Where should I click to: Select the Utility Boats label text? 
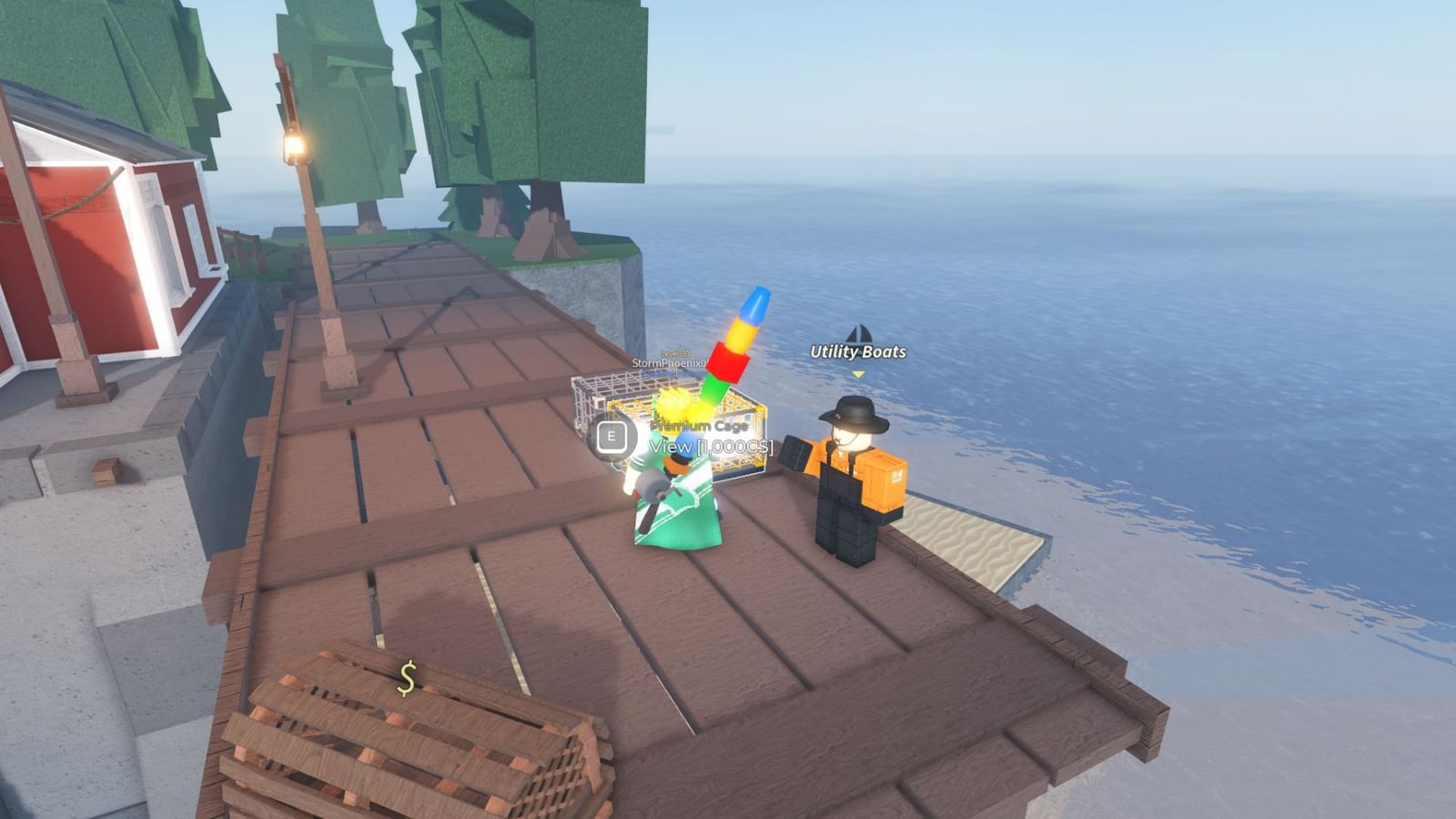pyautogui.click(x=858, y=351)
